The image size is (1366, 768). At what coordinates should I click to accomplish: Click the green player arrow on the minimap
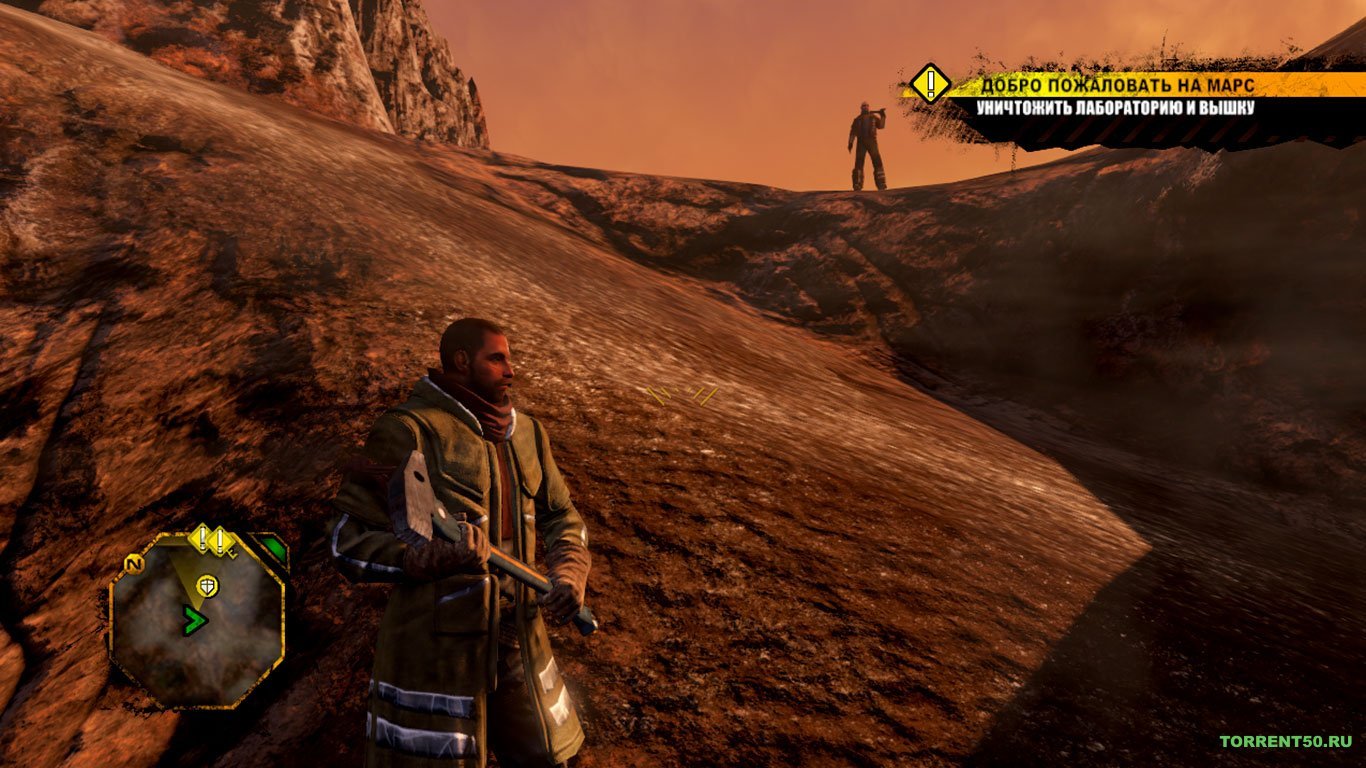pyautogui.click(x=194, y=621)
